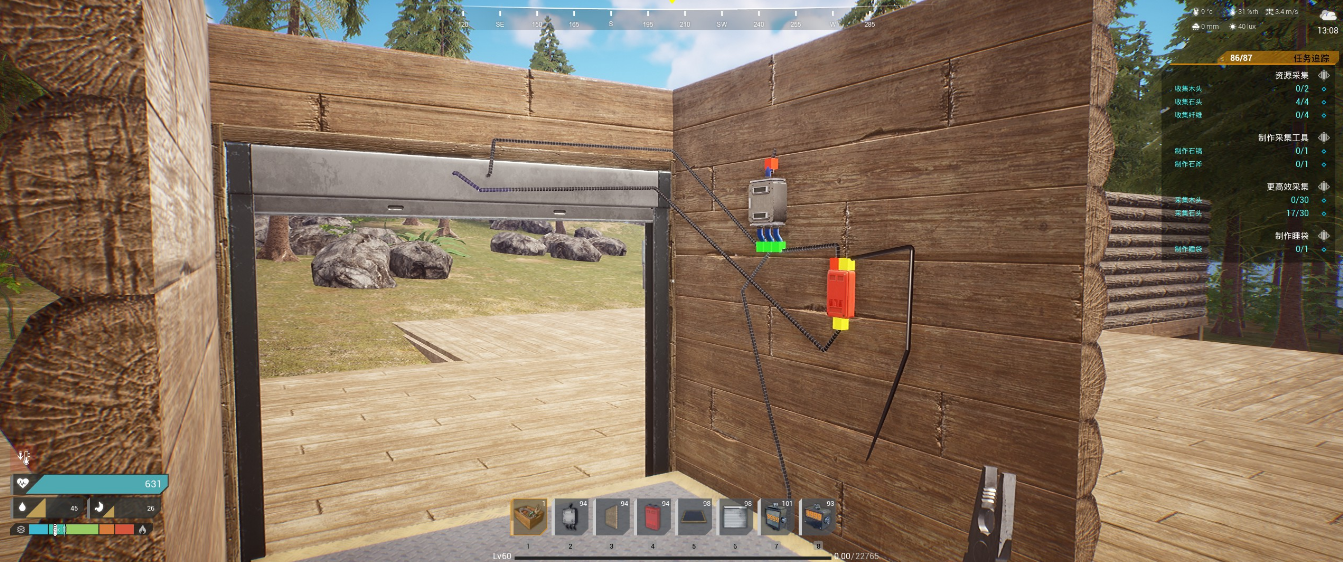Collapse the 更高效采集 quest section
This screenshot has width=1343, height=562.
(1325, 186)
